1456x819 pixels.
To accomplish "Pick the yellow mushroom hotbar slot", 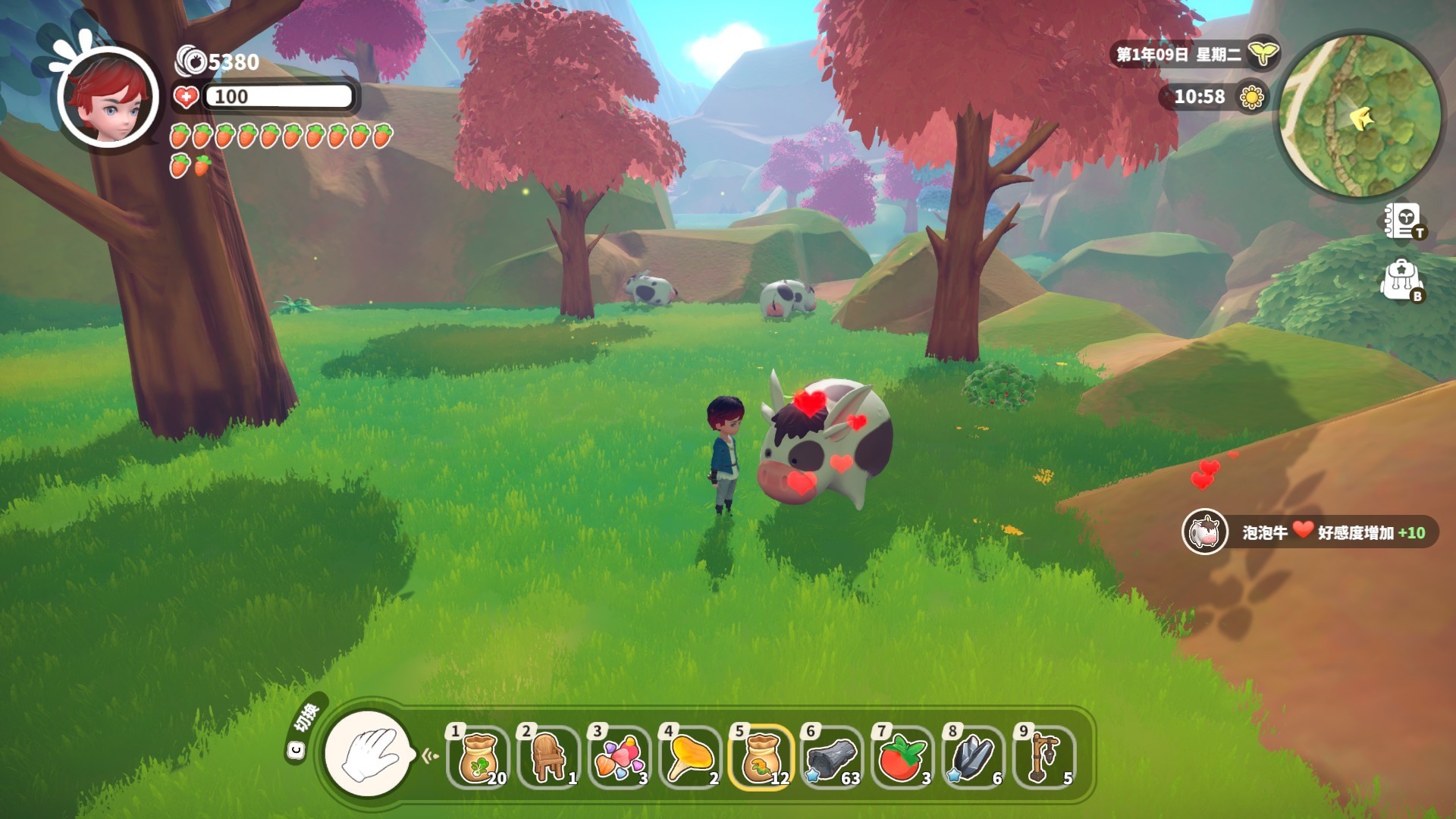I will coord(691,758).
